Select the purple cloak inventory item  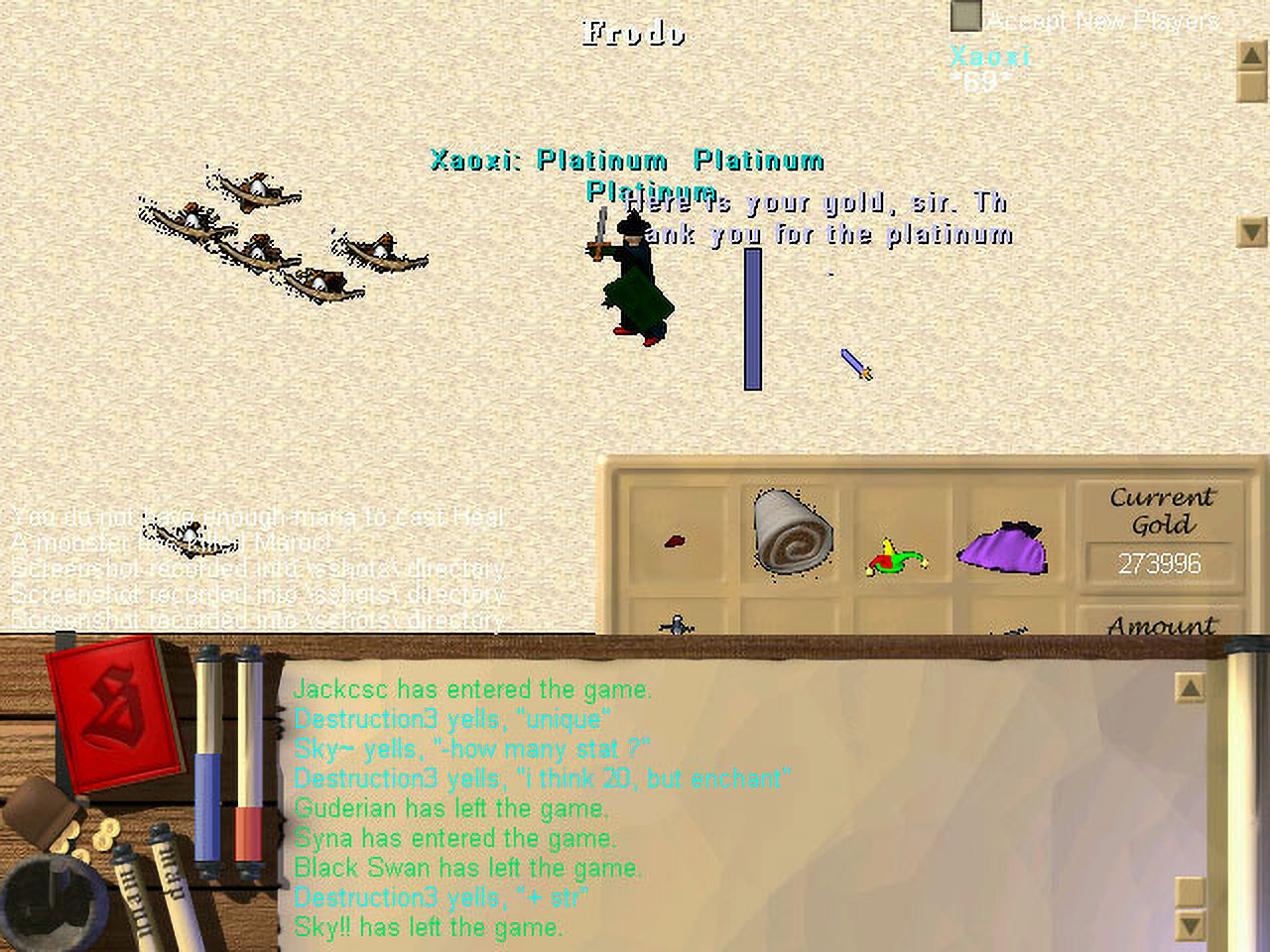1004,548
